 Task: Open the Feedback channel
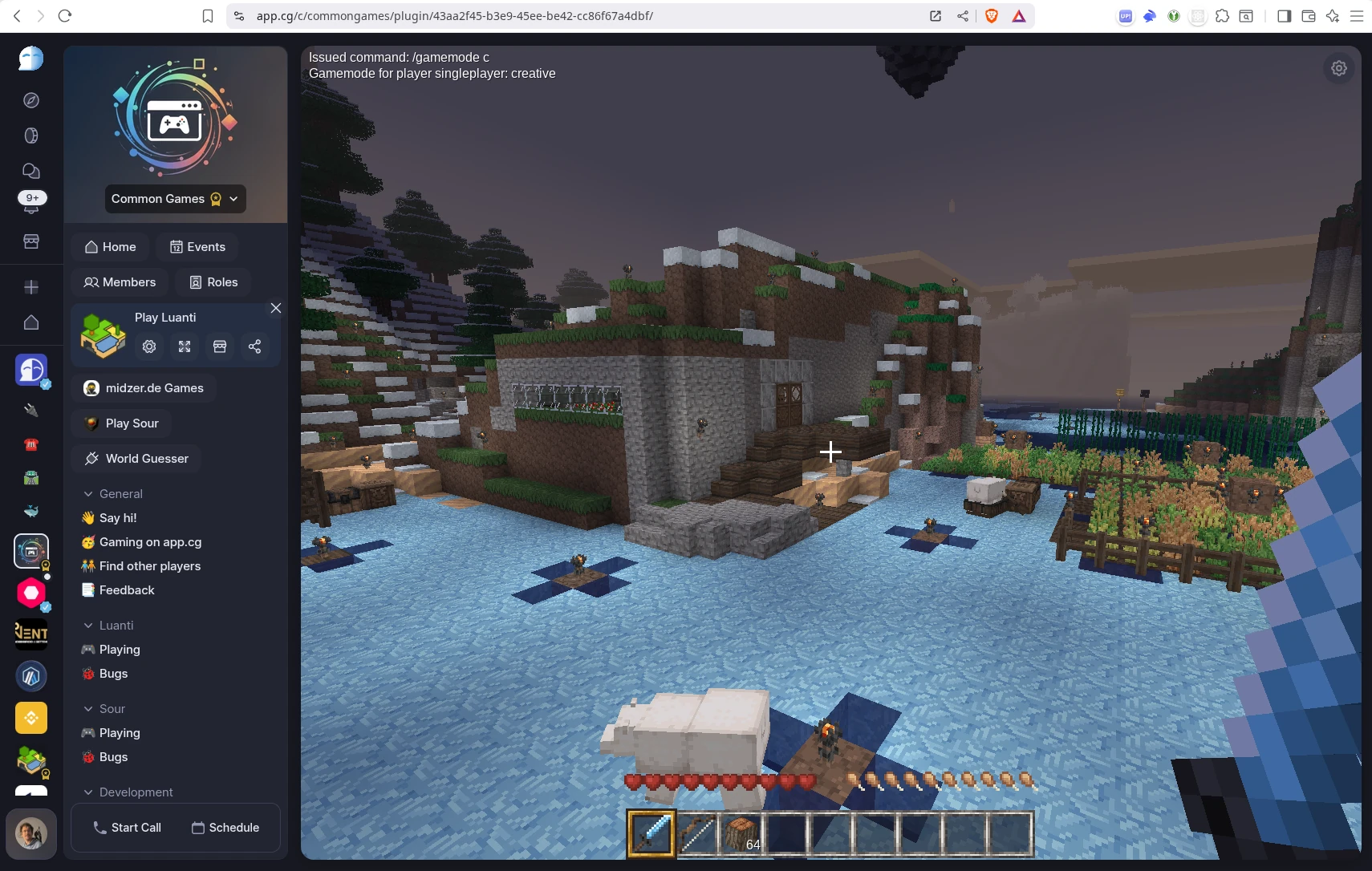[118, 590]
